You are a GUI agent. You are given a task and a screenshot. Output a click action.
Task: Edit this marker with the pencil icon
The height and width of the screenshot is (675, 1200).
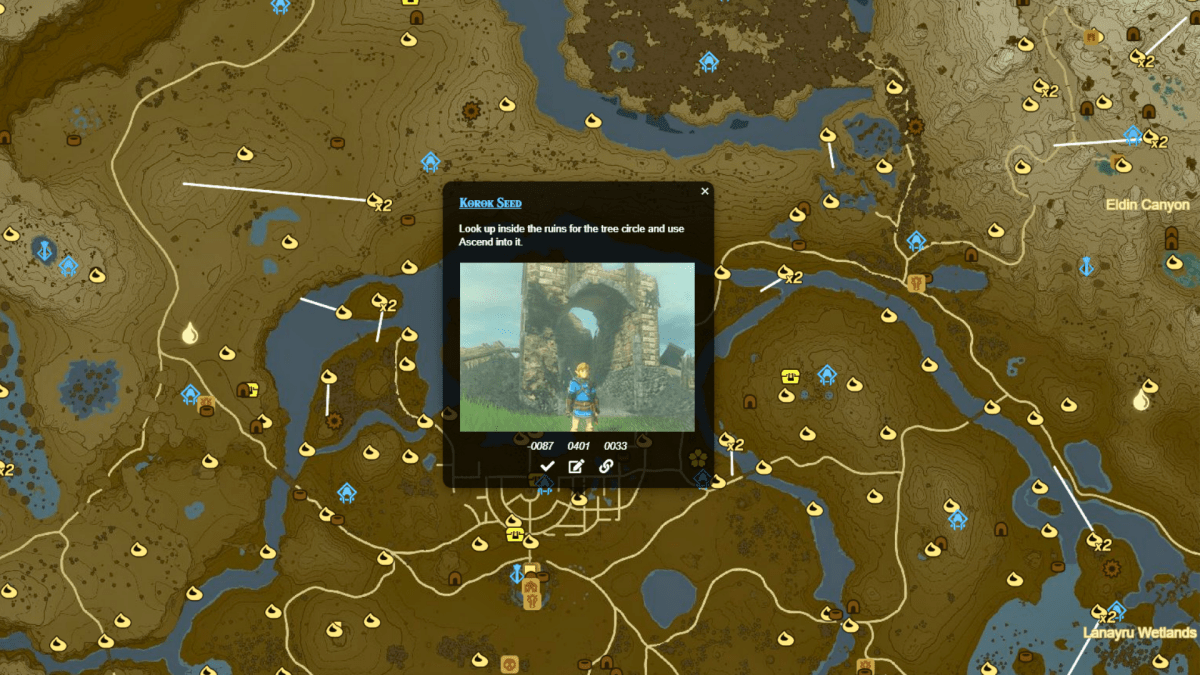[576, 466]
